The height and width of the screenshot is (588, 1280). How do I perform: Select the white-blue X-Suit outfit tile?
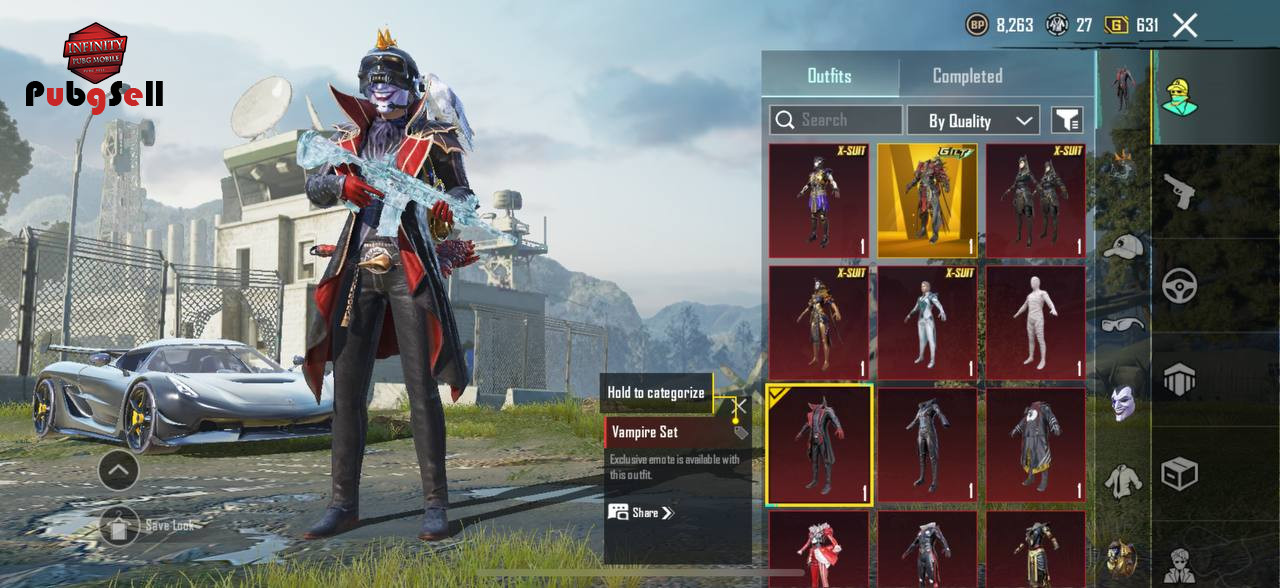pyautogui.click(x=927, y=323)
